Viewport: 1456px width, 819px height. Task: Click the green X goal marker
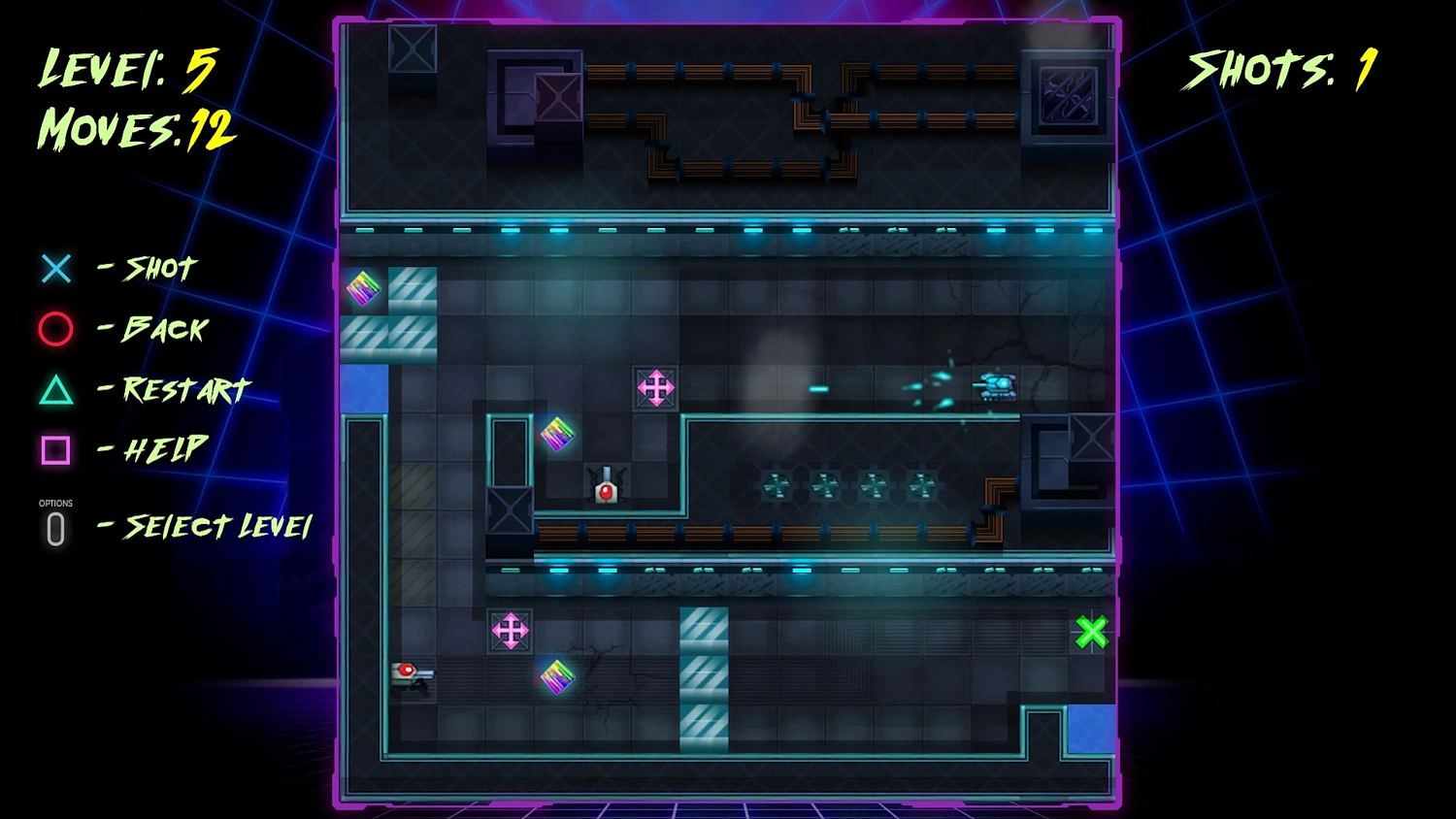1091,632
